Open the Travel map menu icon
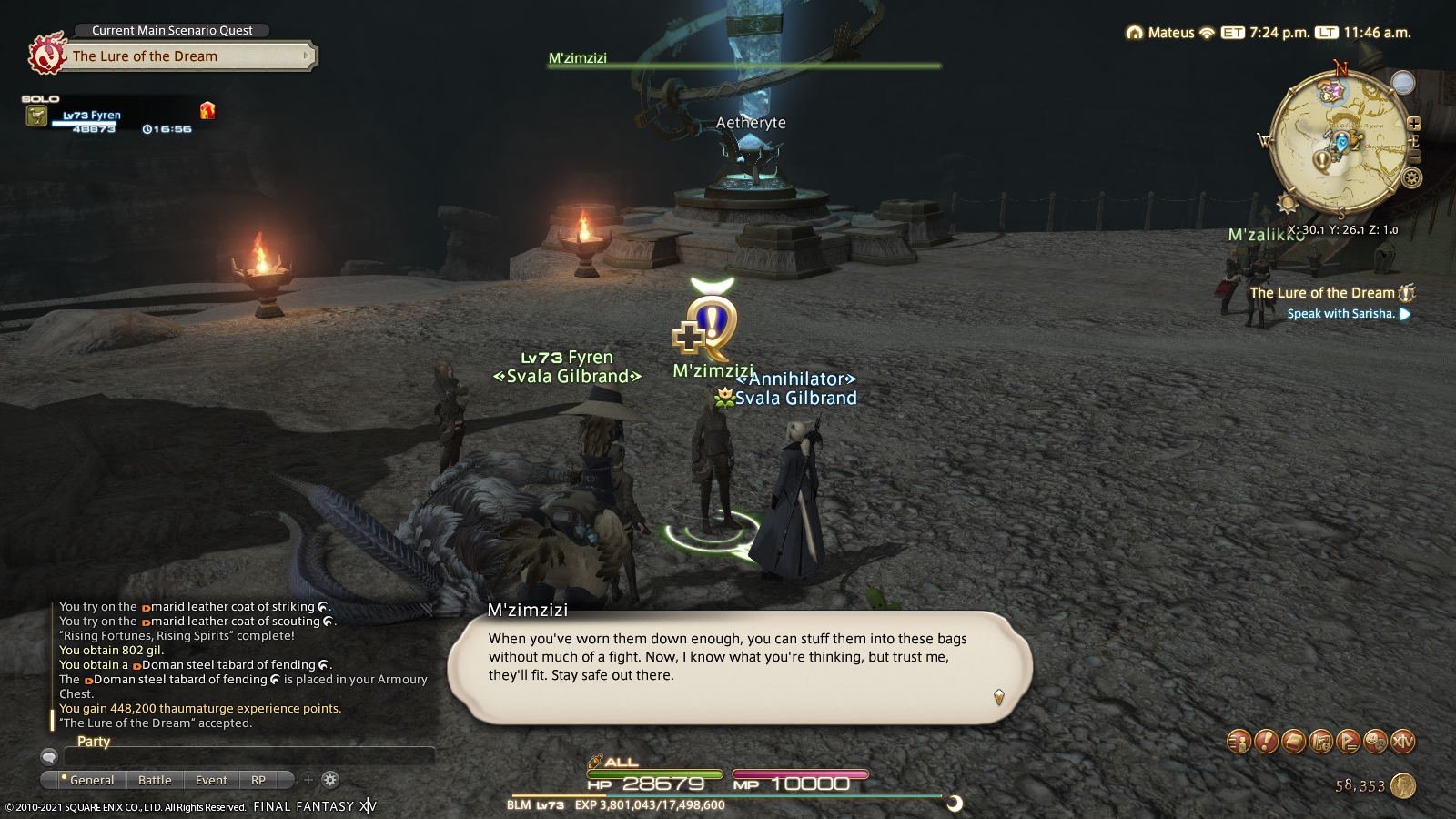1456x819 pixels. tap(1320, 743)
